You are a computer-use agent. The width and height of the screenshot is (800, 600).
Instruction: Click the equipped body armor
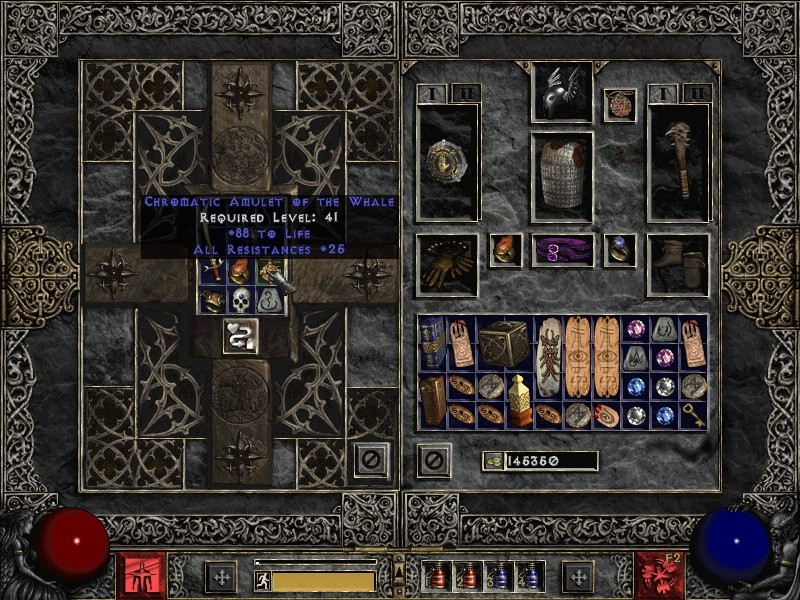click(x=560, y=176)
